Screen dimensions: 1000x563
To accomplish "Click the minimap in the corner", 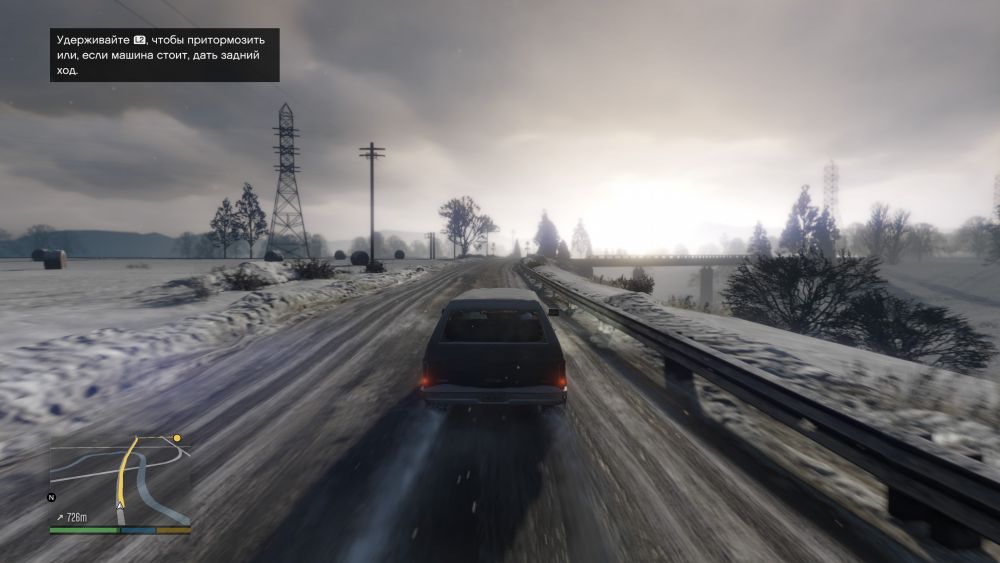I will pos(120,480).
